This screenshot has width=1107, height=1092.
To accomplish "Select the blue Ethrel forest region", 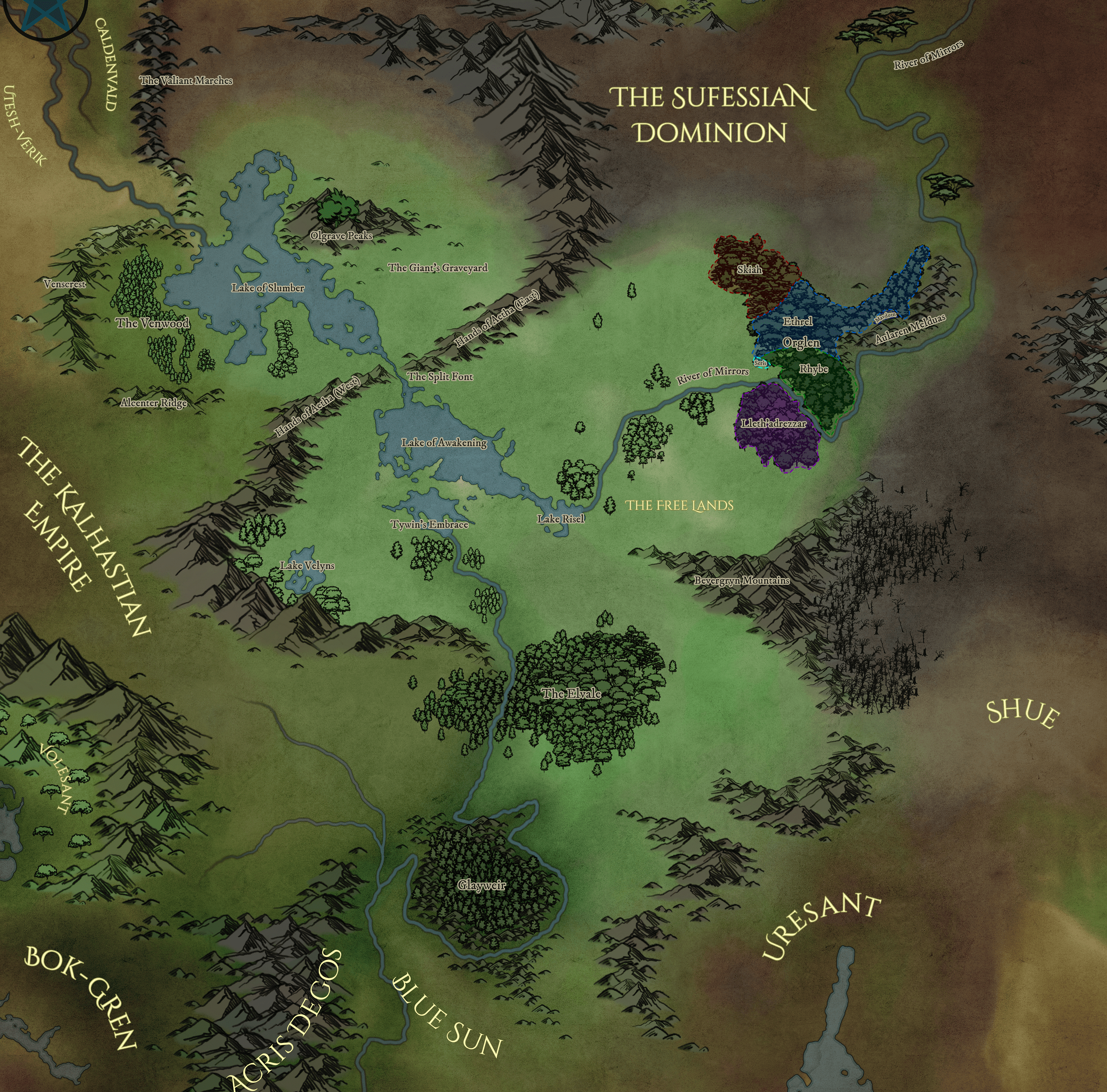I will point(797,321).
